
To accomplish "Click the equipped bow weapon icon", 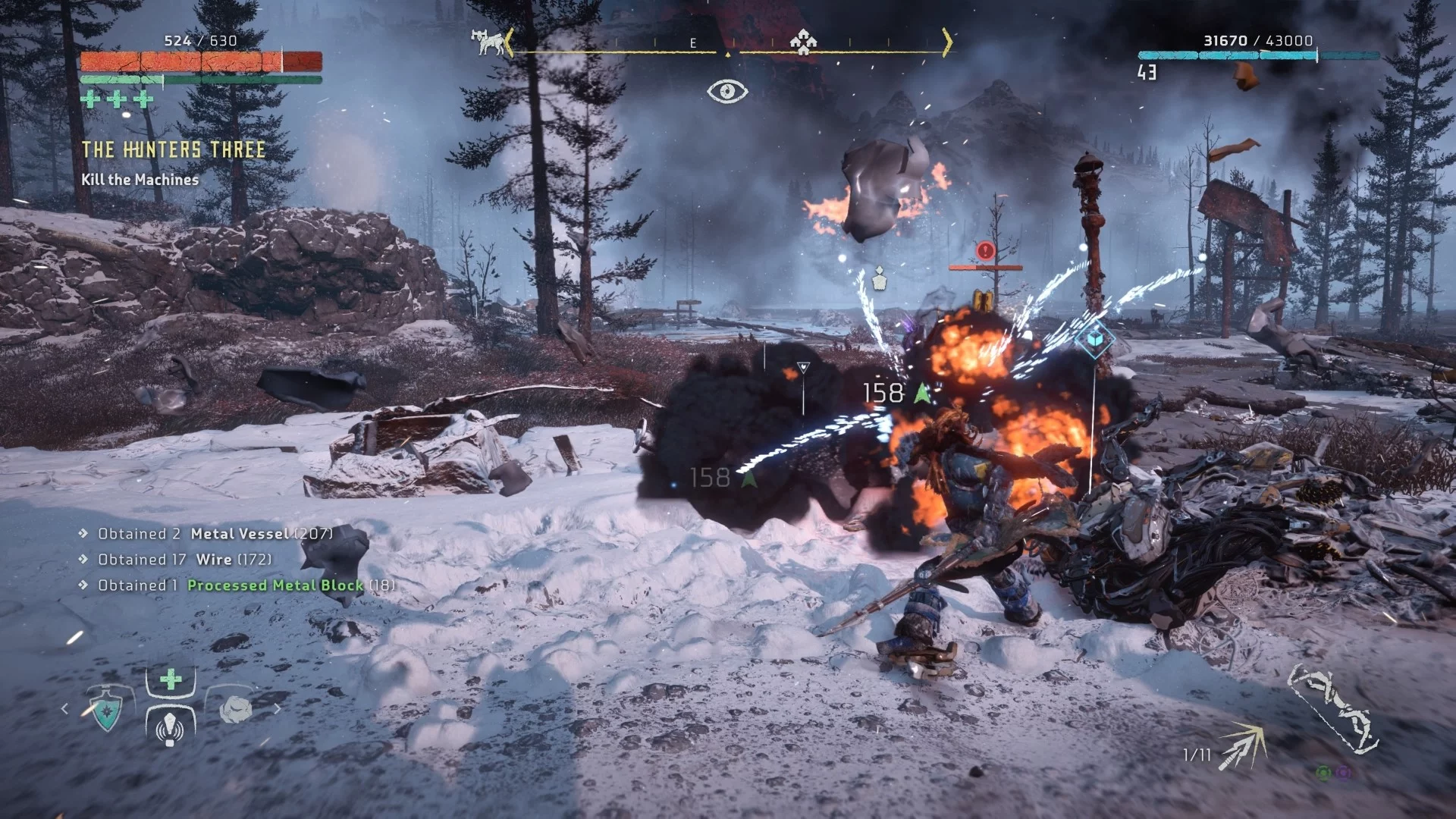I will coord(1332,709).
